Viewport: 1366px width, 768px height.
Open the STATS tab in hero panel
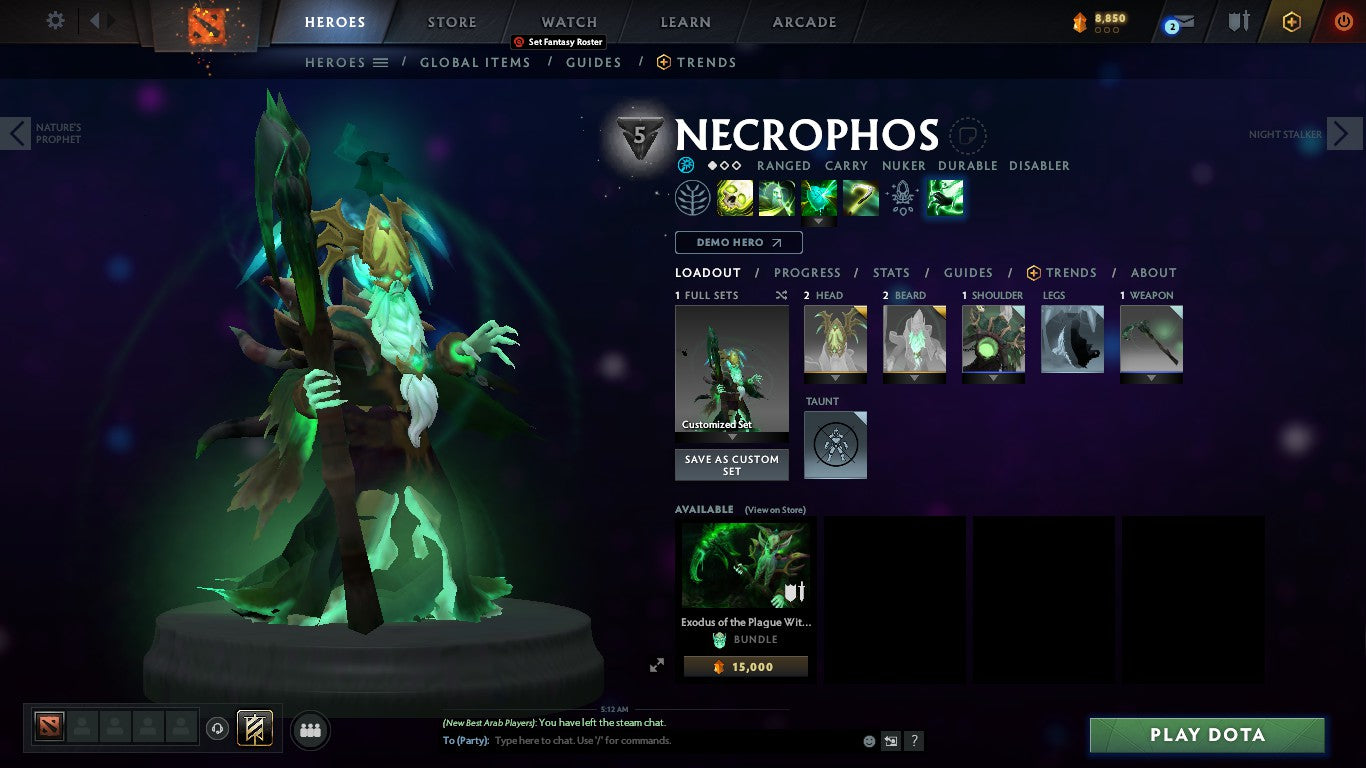pos(890,272)
